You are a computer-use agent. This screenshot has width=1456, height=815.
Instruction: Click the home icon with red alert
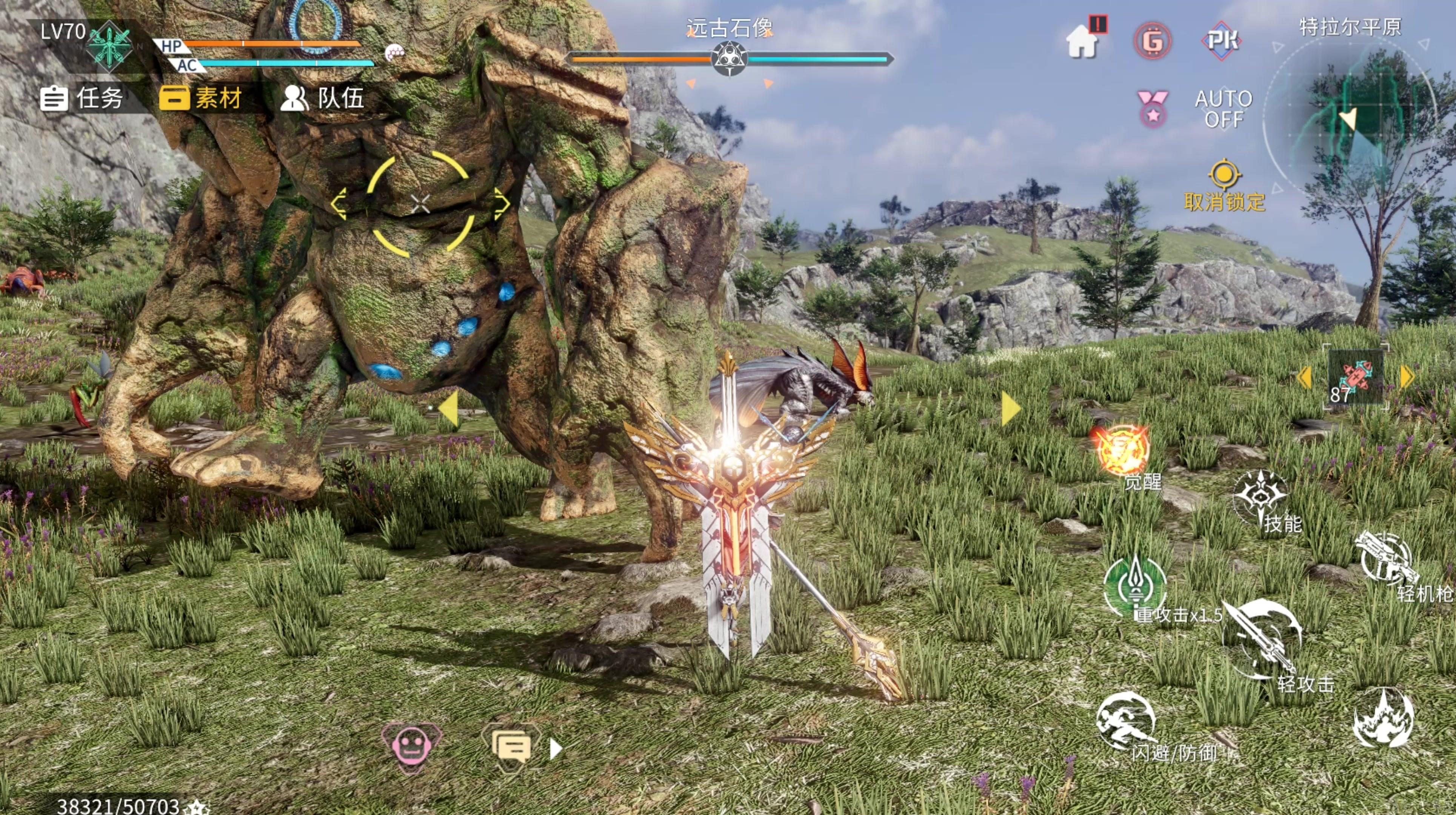(1082, 41)
